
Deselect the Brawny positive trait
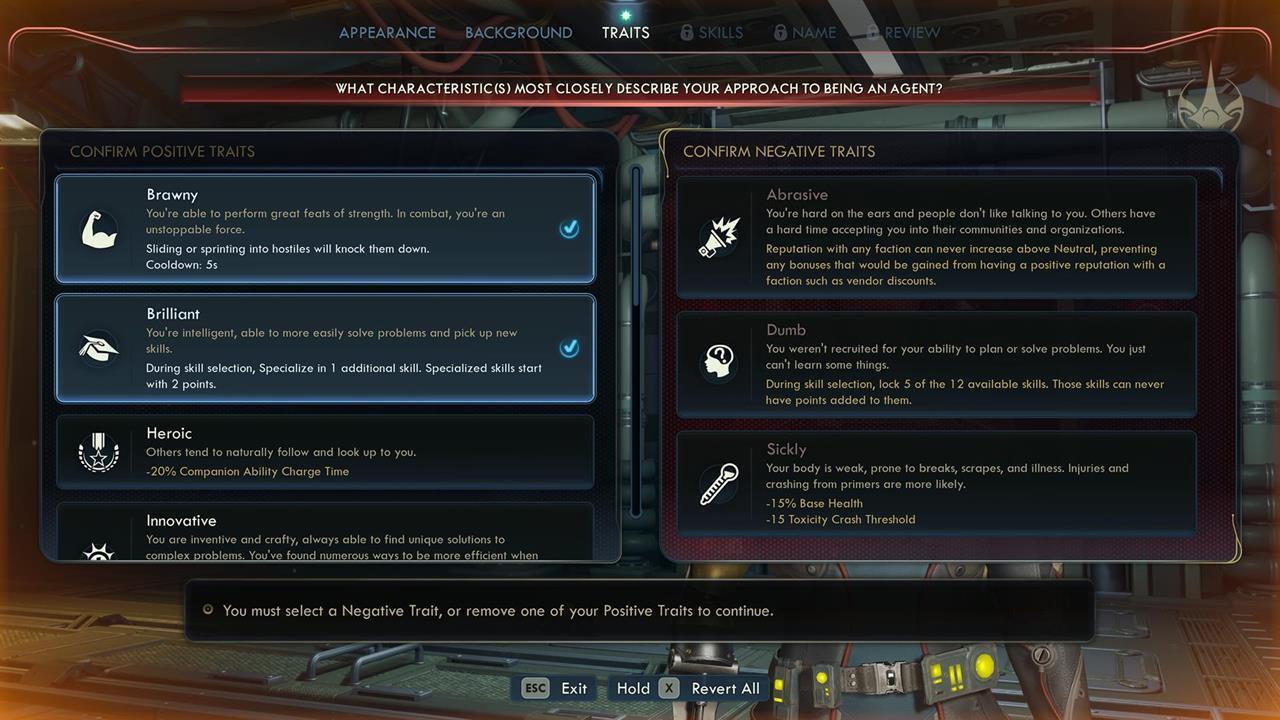pyautogui.click(x=325, y=229)
